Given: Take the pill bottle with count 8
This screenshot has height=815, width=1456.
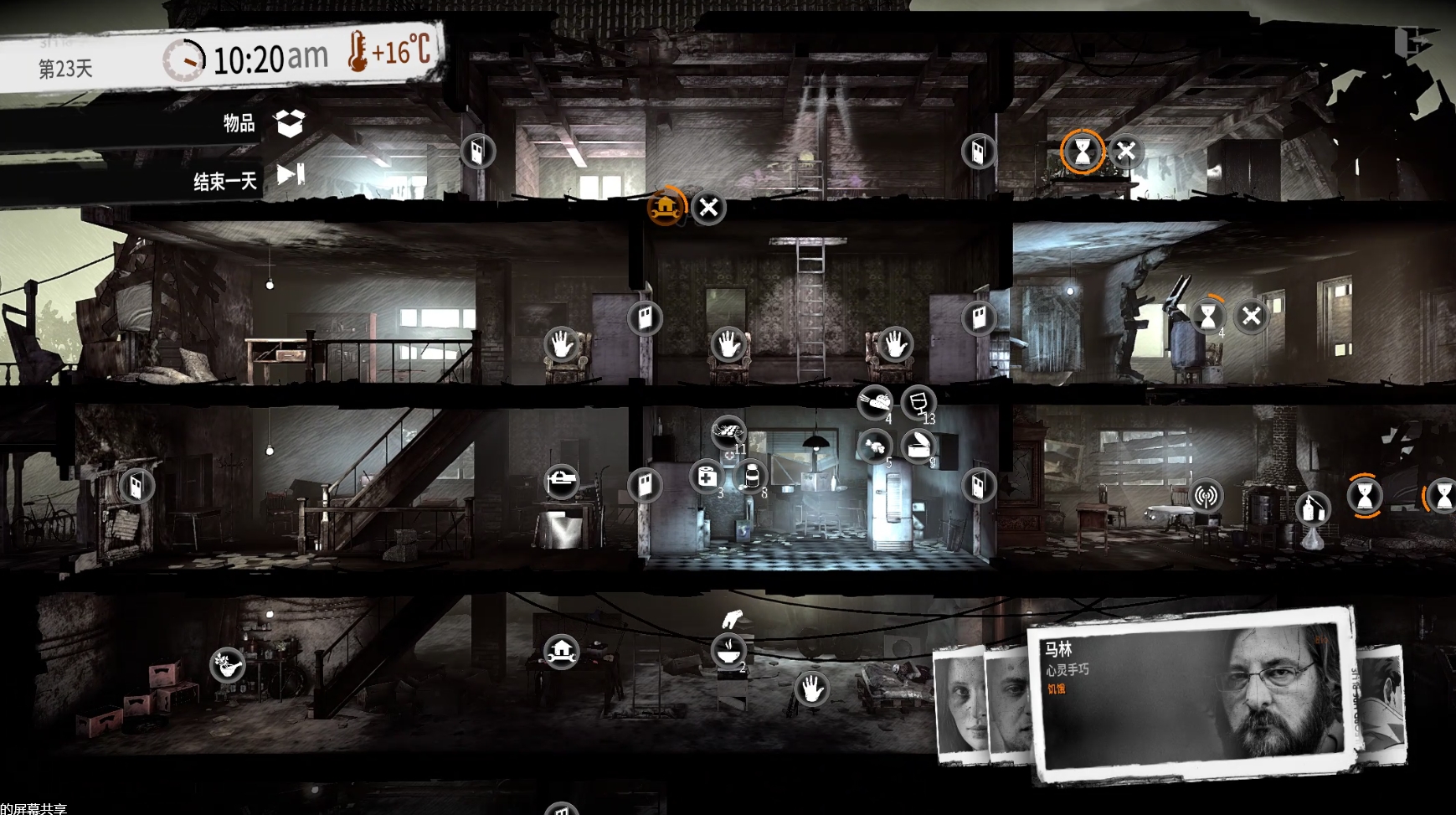Looking at the screenshot, I should coord(750,477).
